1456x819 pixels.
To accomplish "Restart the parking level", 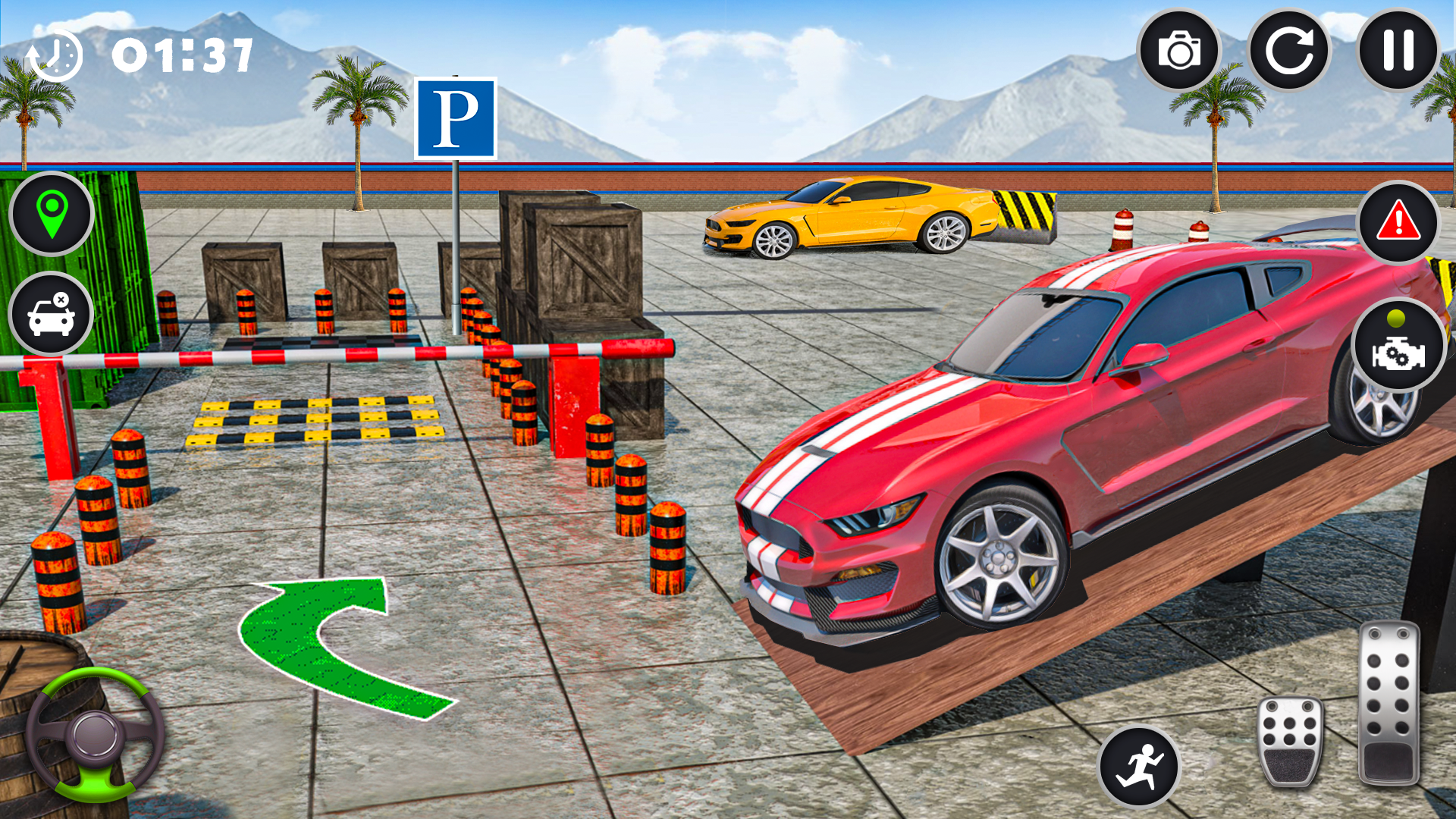I will 1291,50.
